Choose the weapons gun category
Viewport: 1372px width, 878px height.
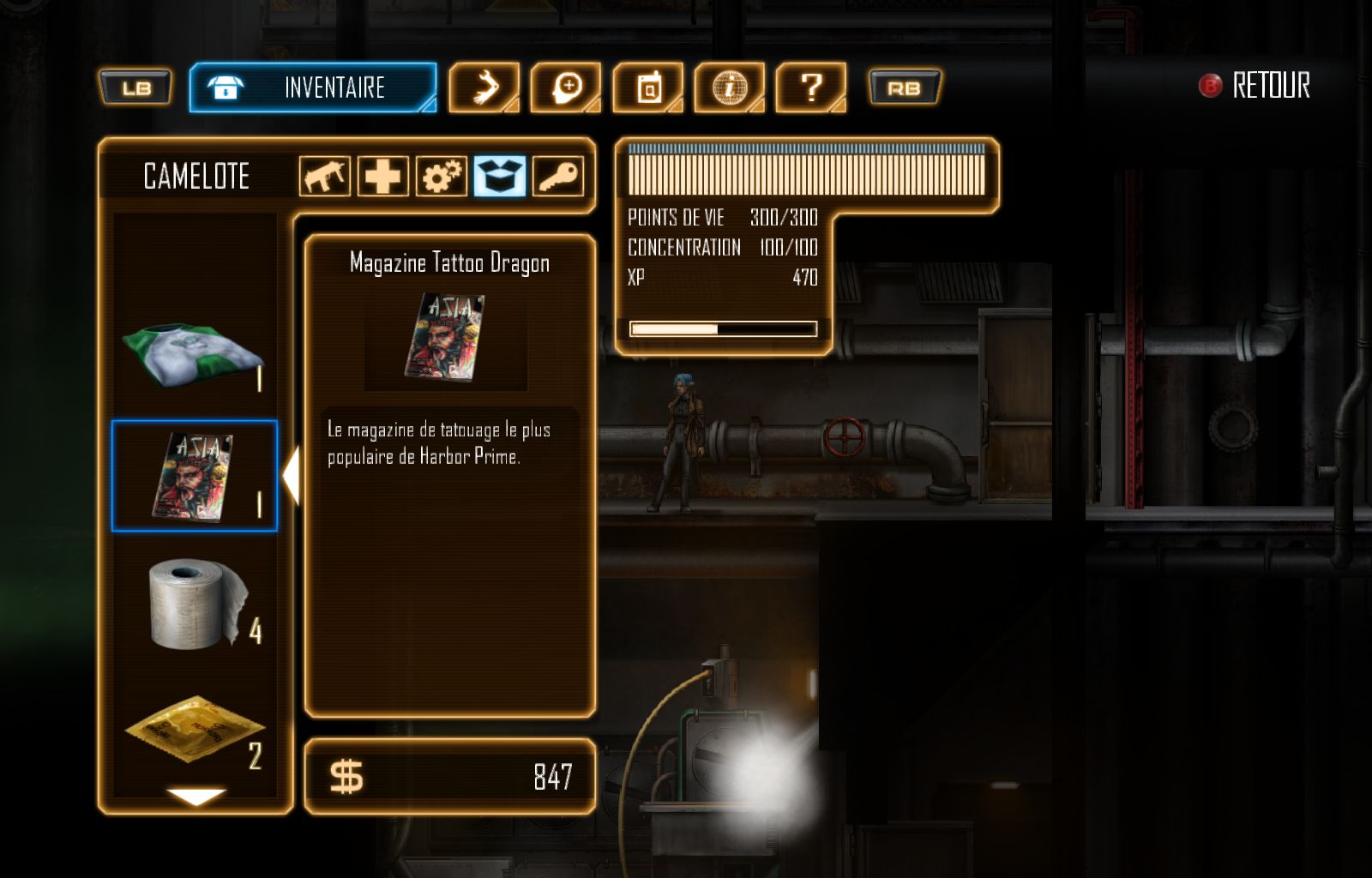pos(325,177)
